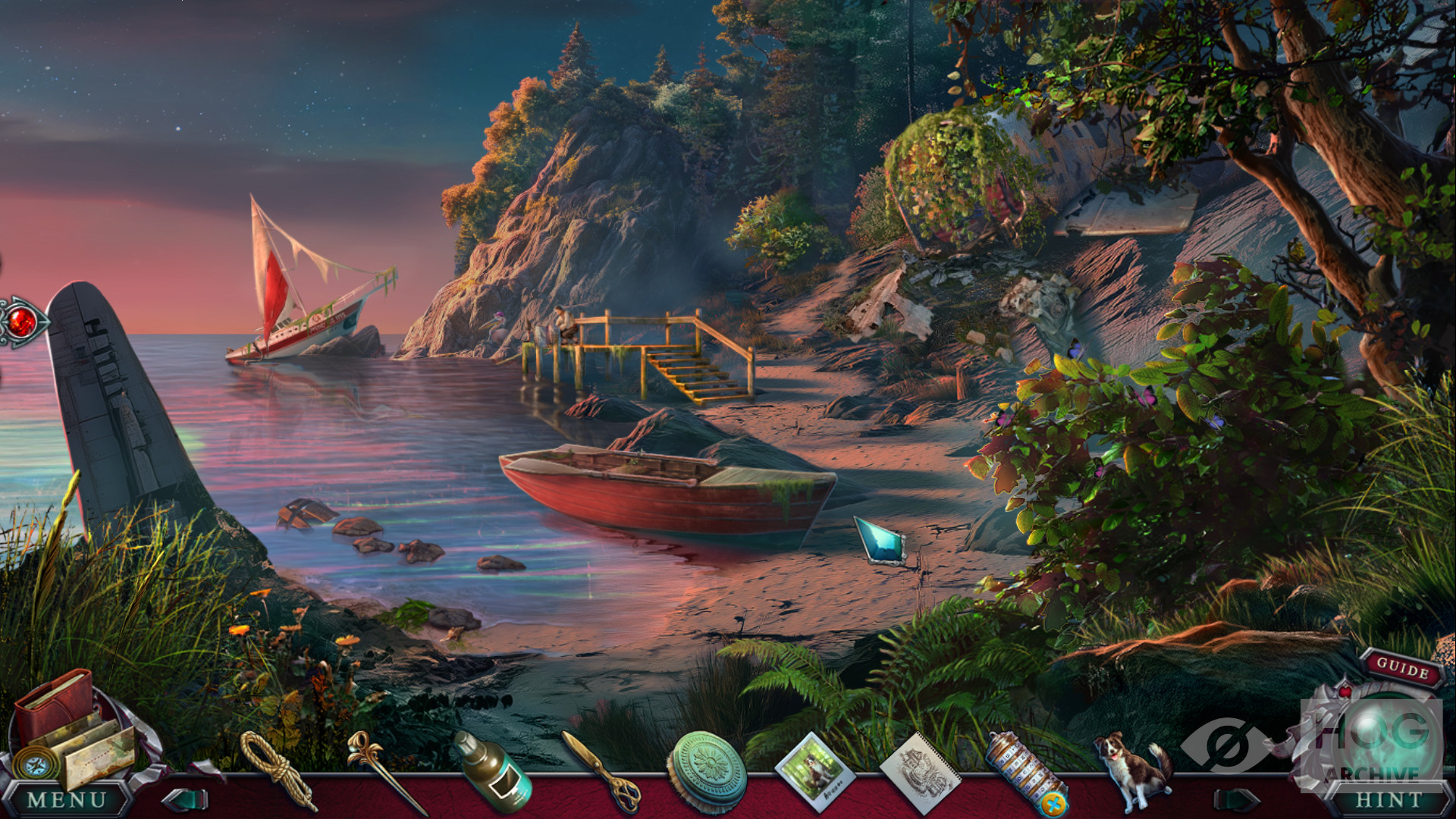Select the teal round brush

(707, 770)
